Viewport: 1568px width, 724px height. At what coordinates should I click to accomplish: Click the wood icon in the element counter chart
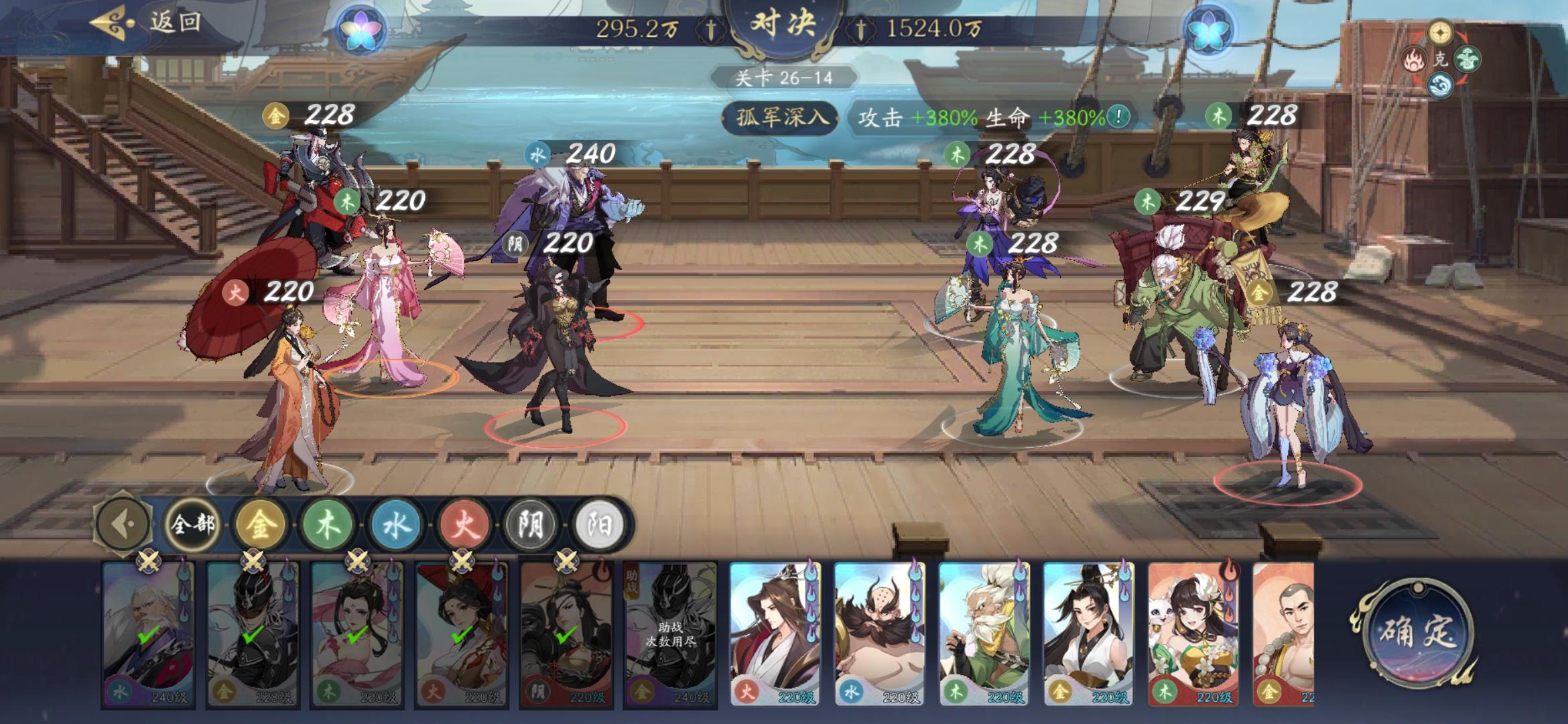(x=1469, y=60)
